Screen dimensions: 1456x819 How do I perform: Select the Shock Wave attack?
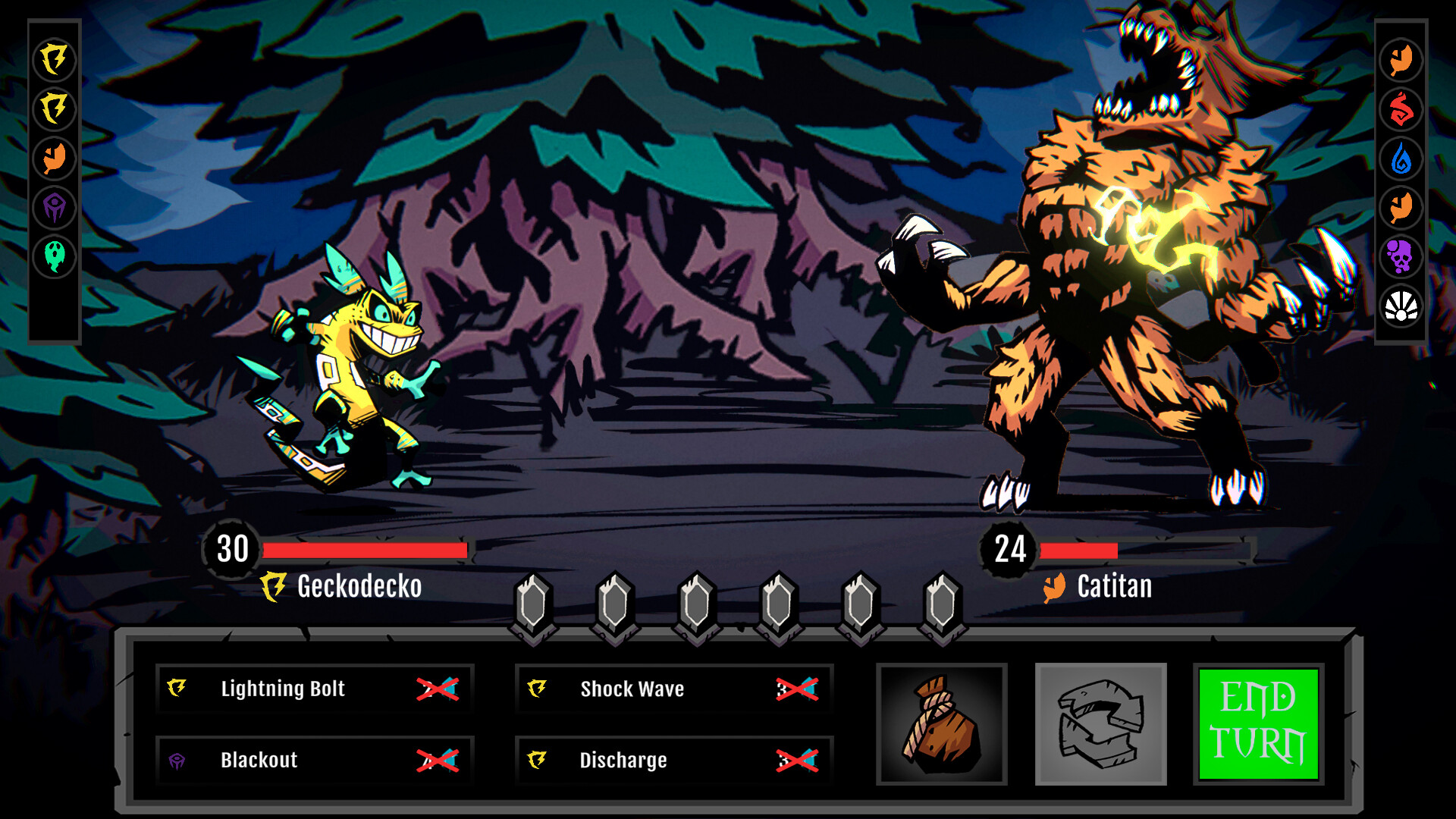point(673,689)
